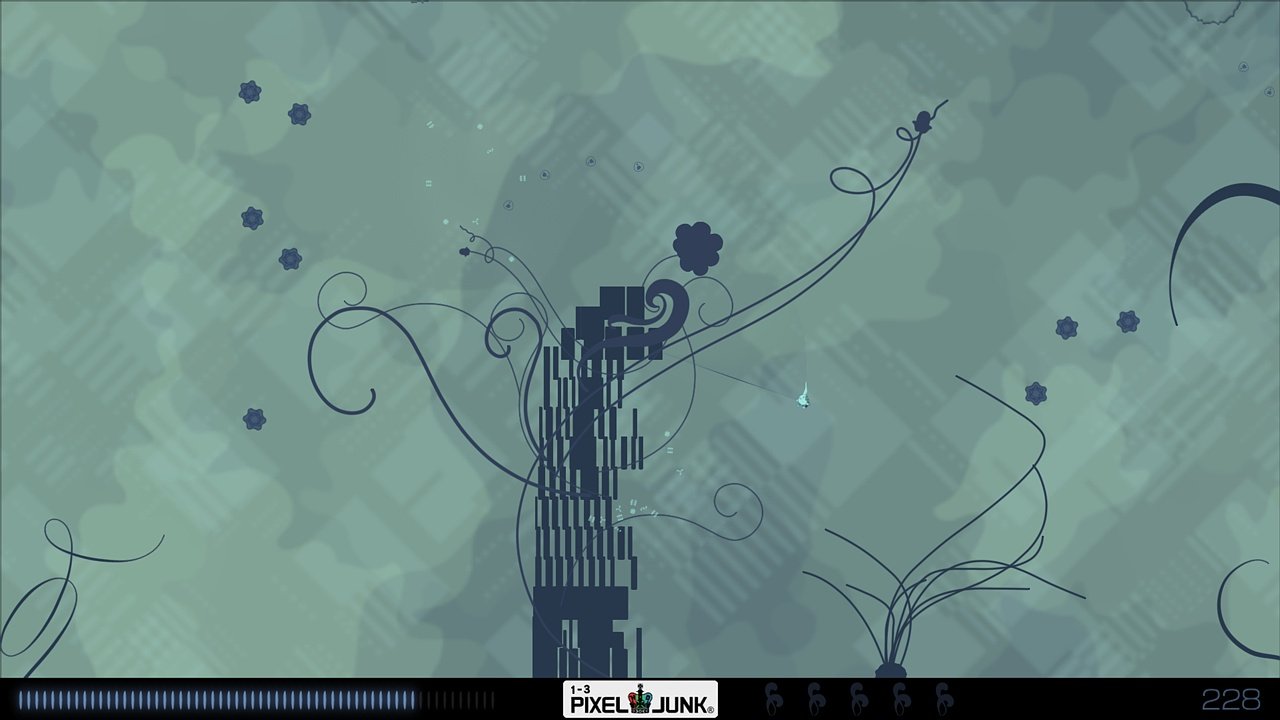Click the PixelJunk crown logo
Image resolution: width=1280 pixels, height=720 pixels.
click(641, 698)
